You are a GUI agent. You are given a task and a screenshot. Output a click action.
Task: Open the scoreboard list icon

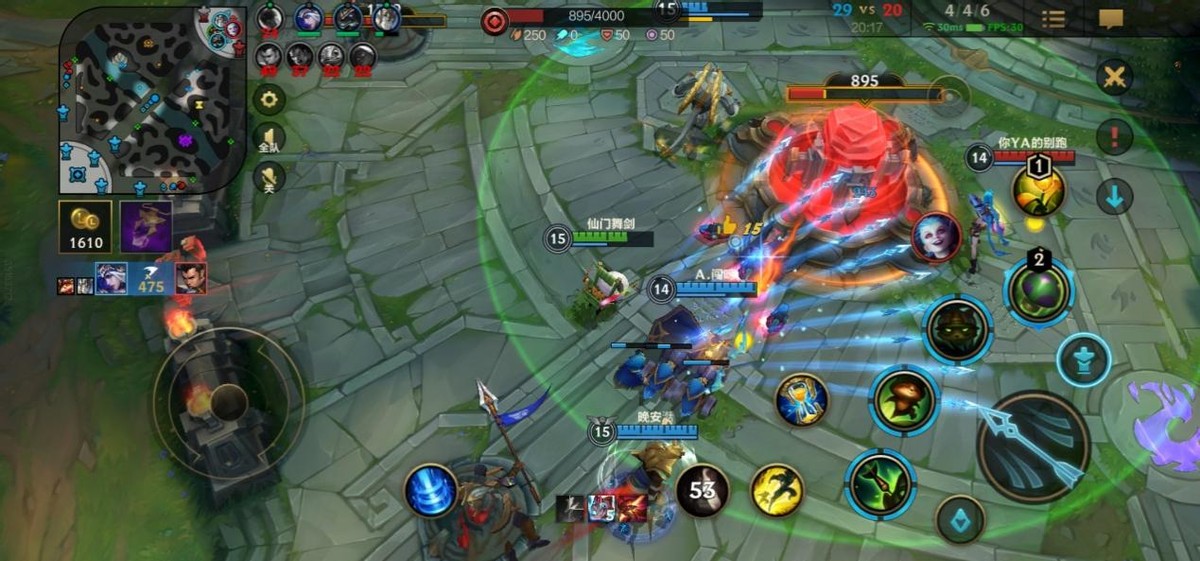(1053, 19)
